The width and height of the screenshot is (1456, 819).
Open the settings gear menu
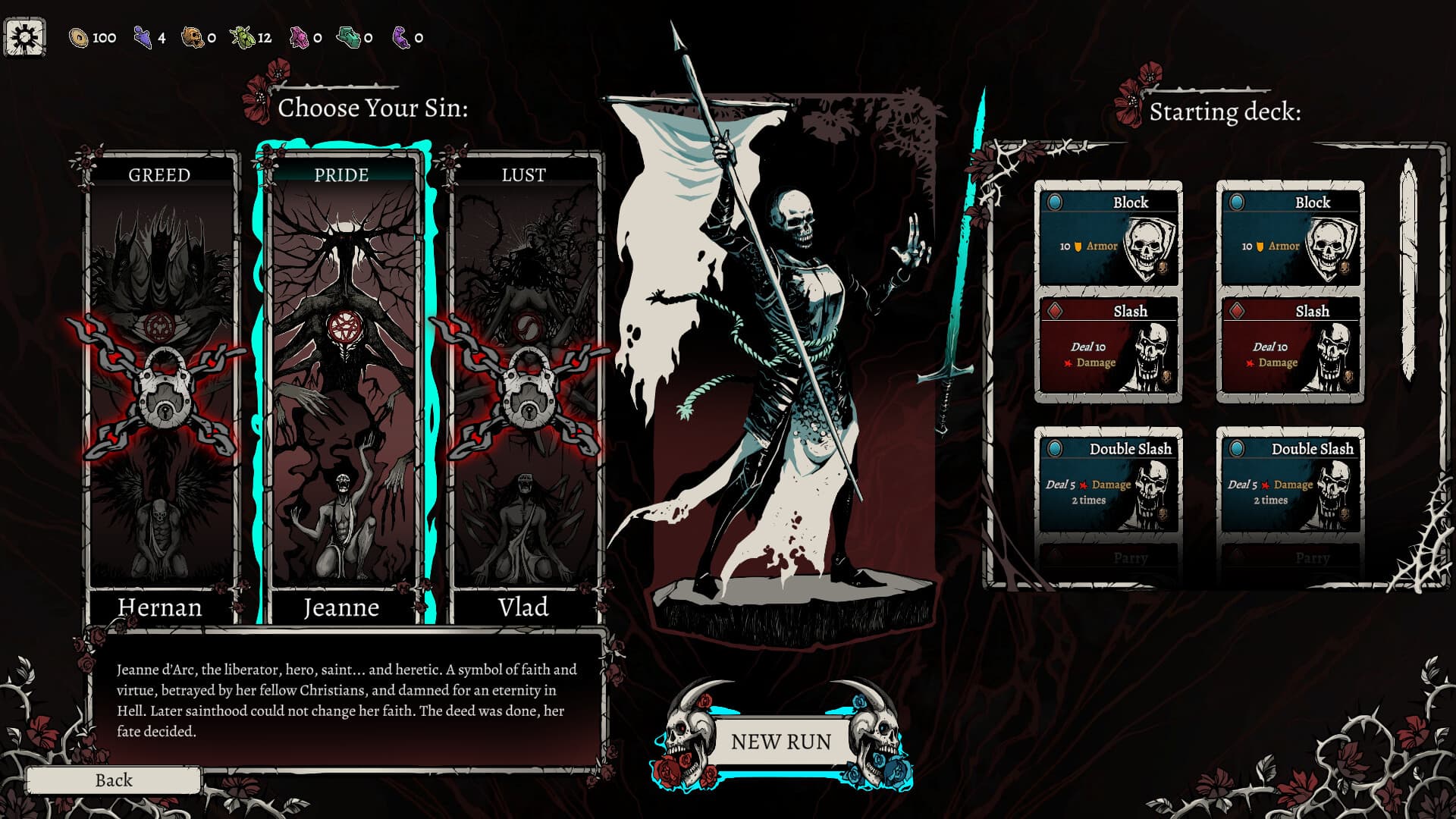23,34
